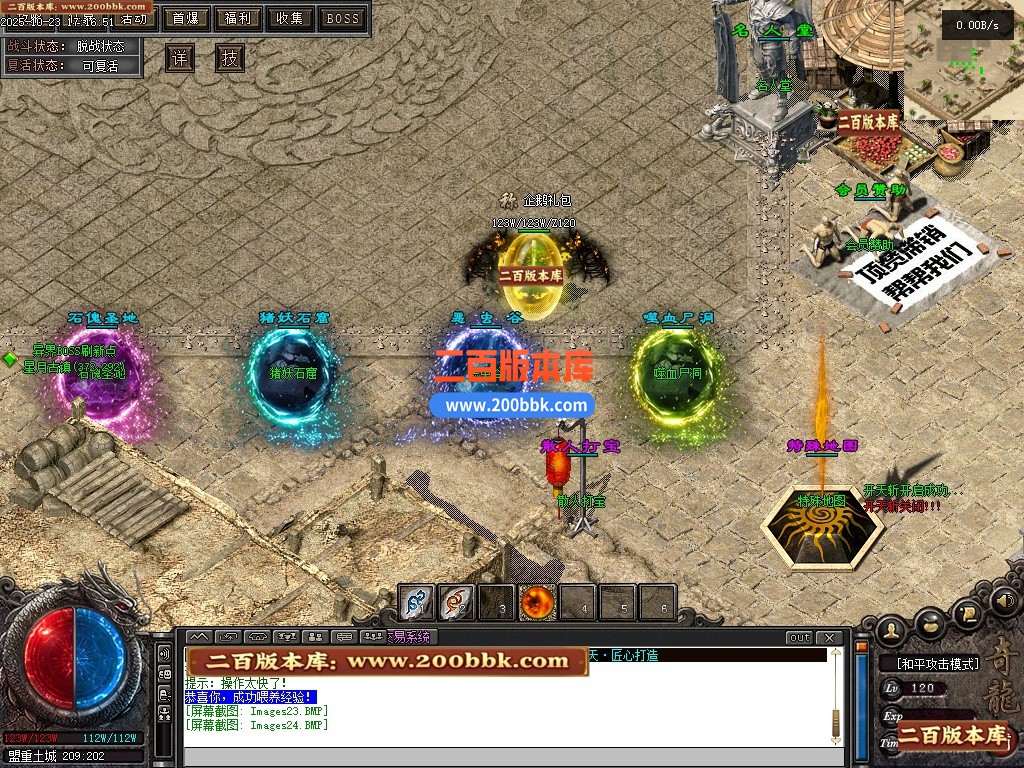Close the chat window with X

tap(828, 637)
